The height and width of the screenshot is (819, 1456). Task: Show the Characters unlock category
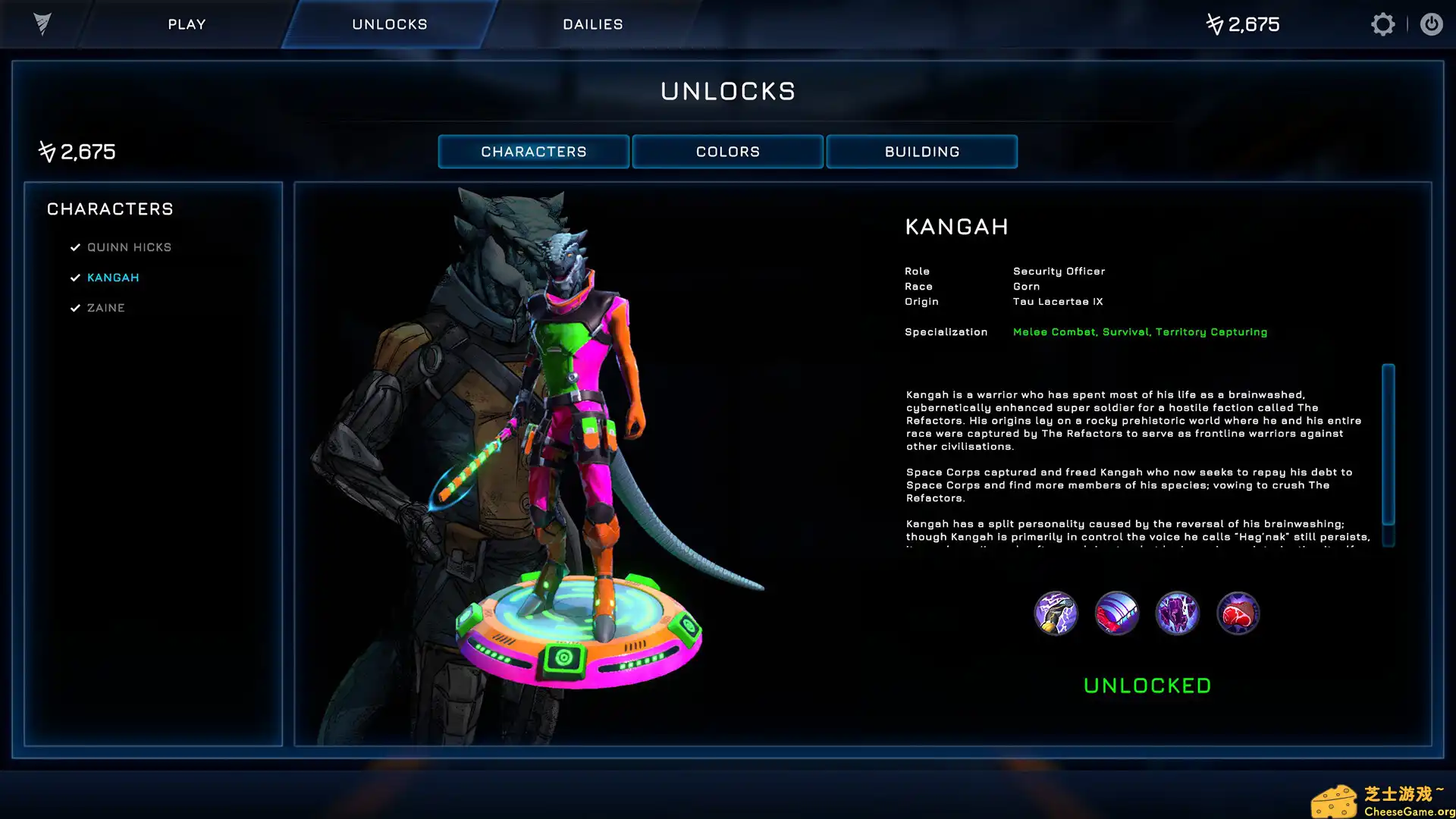[533, 152]
